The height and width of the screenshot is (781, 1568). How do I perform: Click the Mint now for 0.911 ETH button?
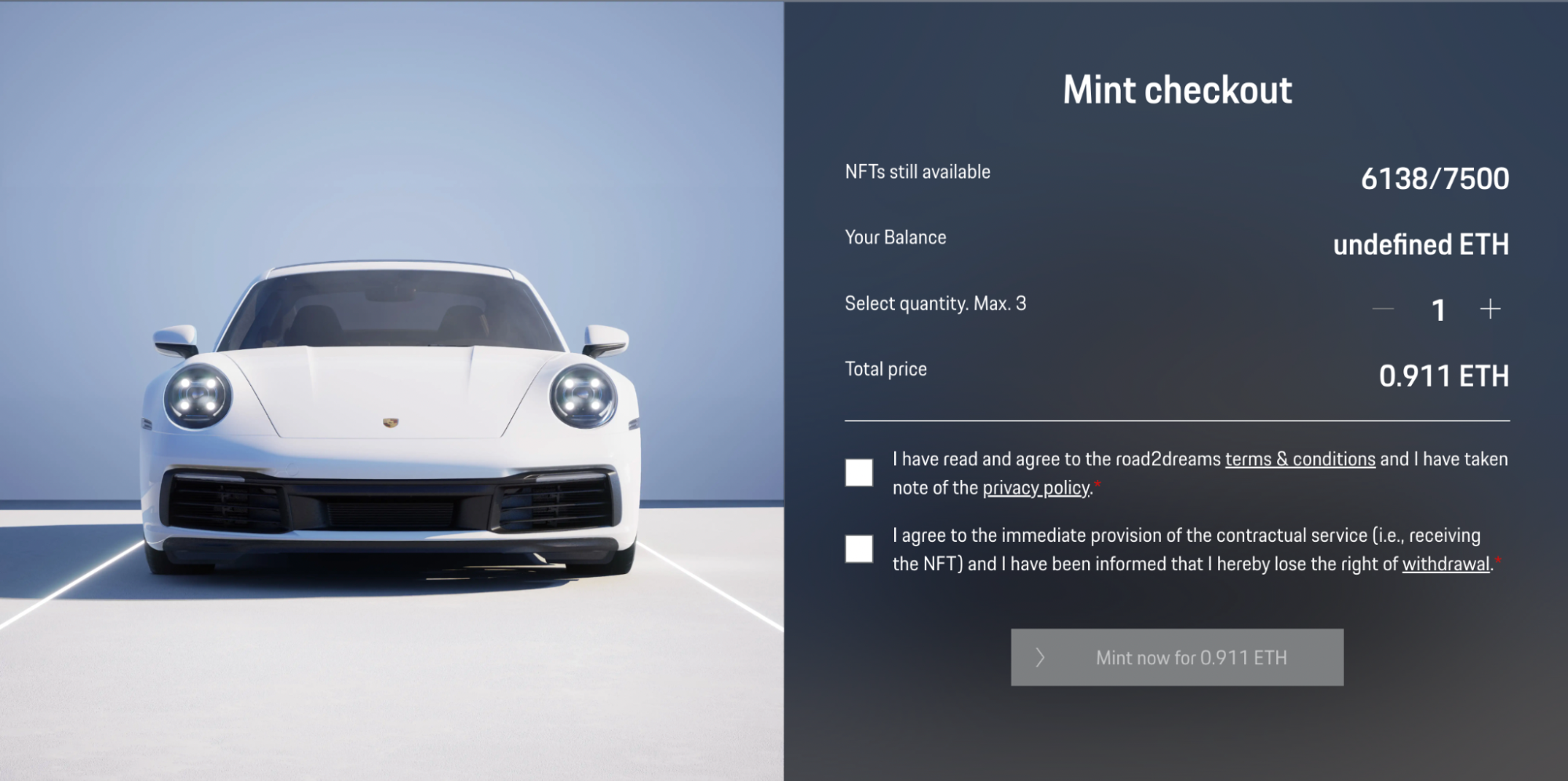[1177, 657]
